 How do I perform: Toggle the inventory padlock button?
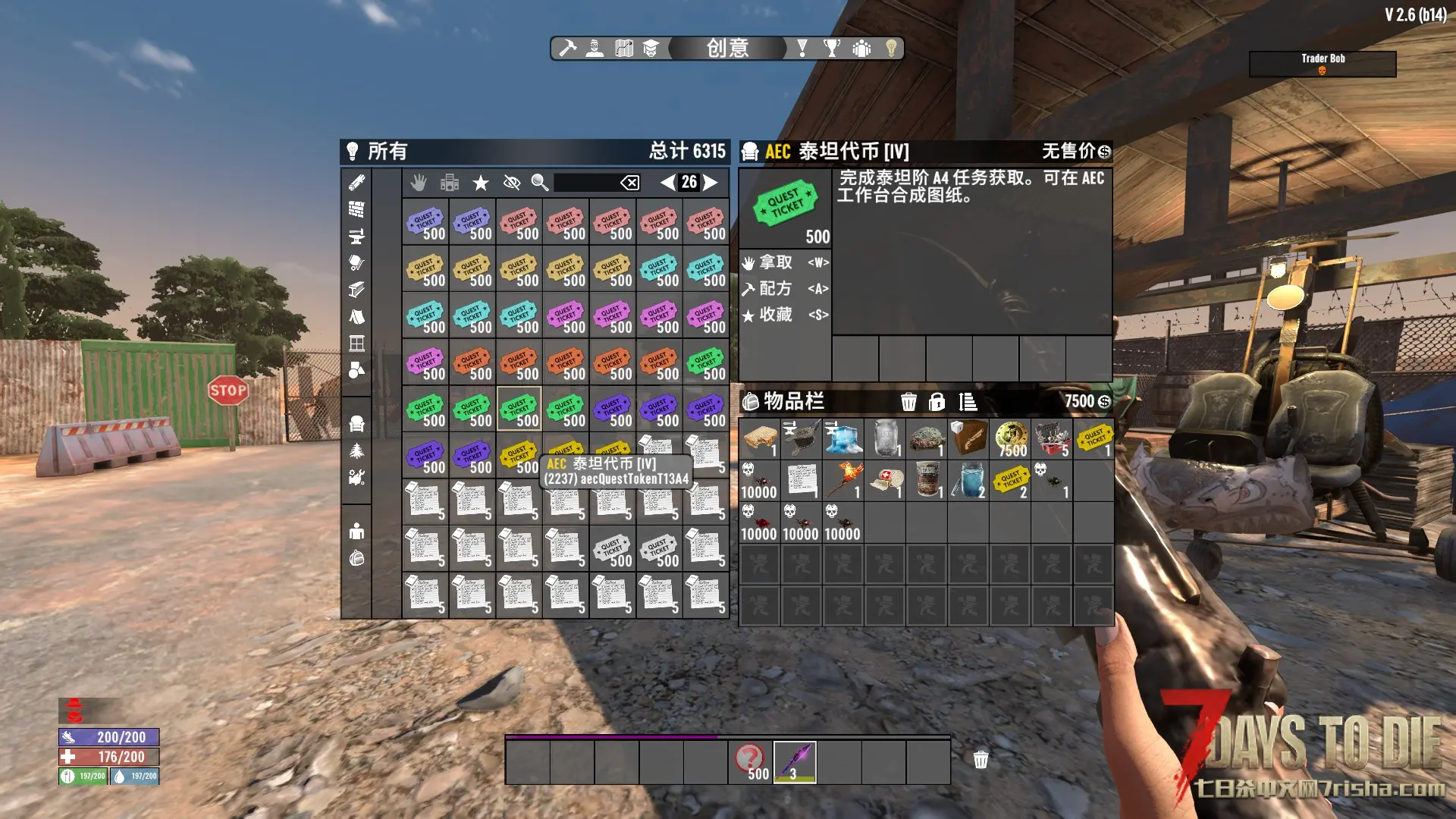click(937, 402)
